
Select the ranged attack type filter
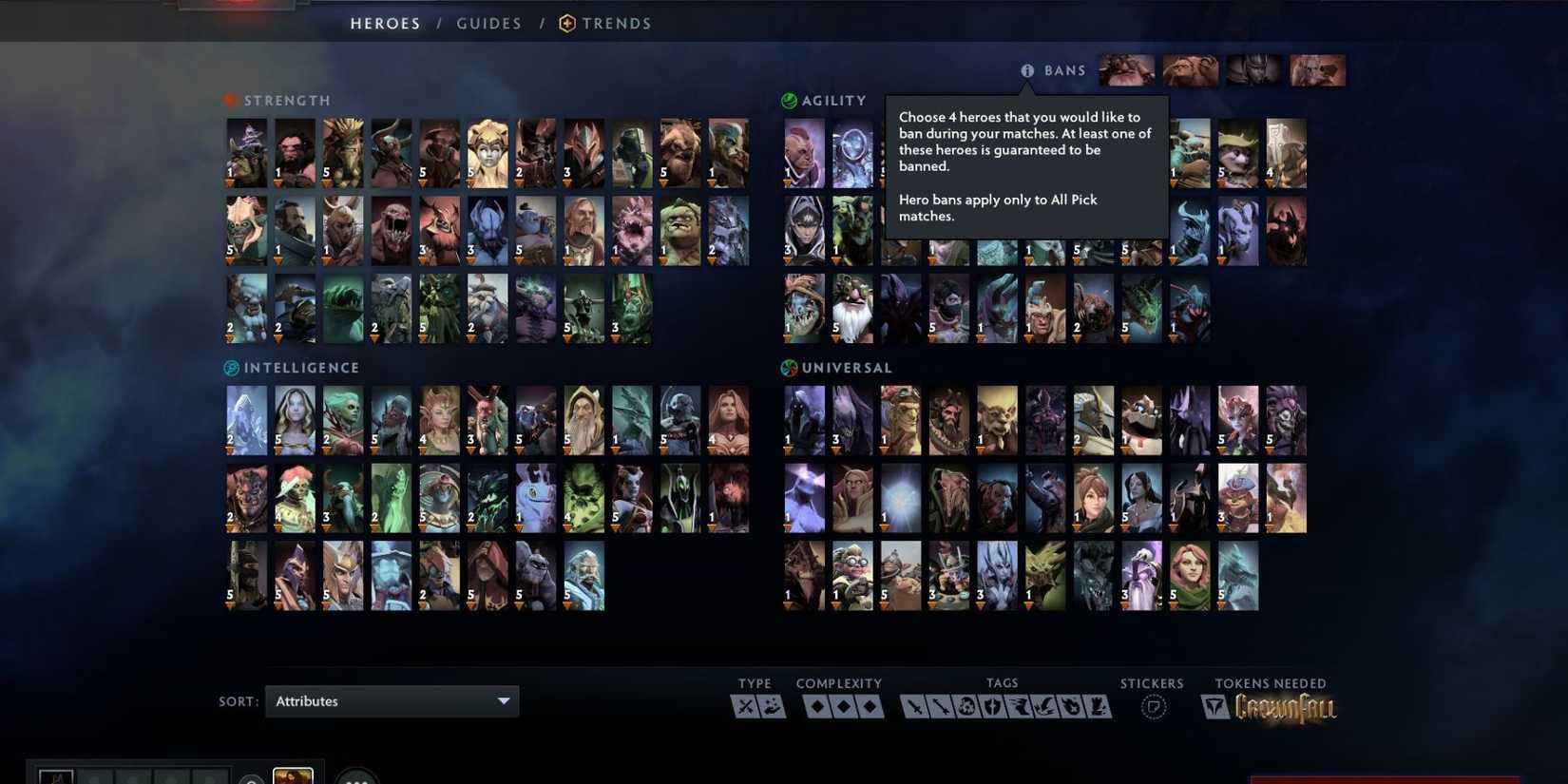pyautogui.click(x=772, y=705)
